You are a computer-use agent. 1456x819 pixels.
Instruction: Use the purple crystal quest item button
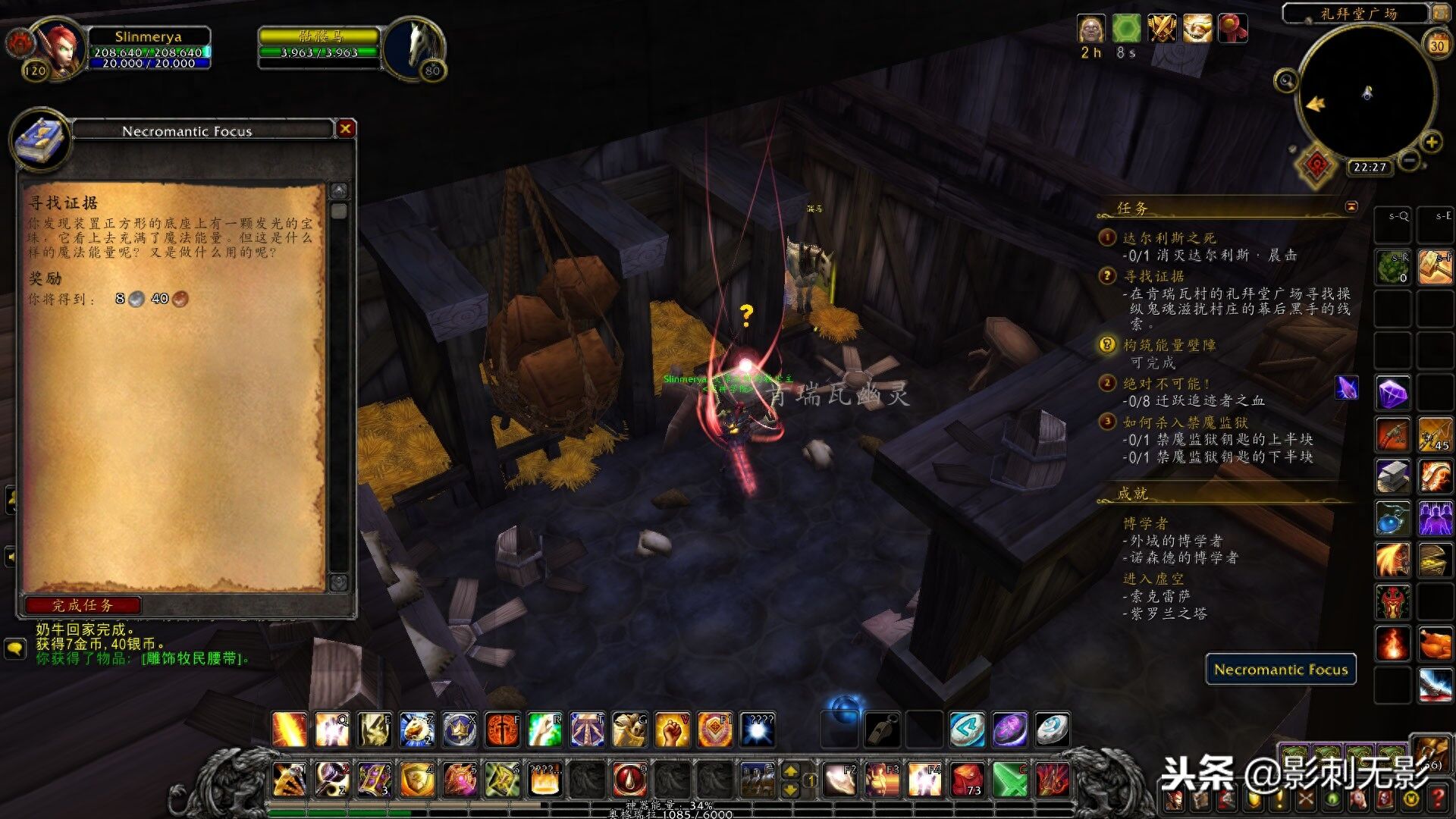pyautogui.click(x=1347, y=388)
